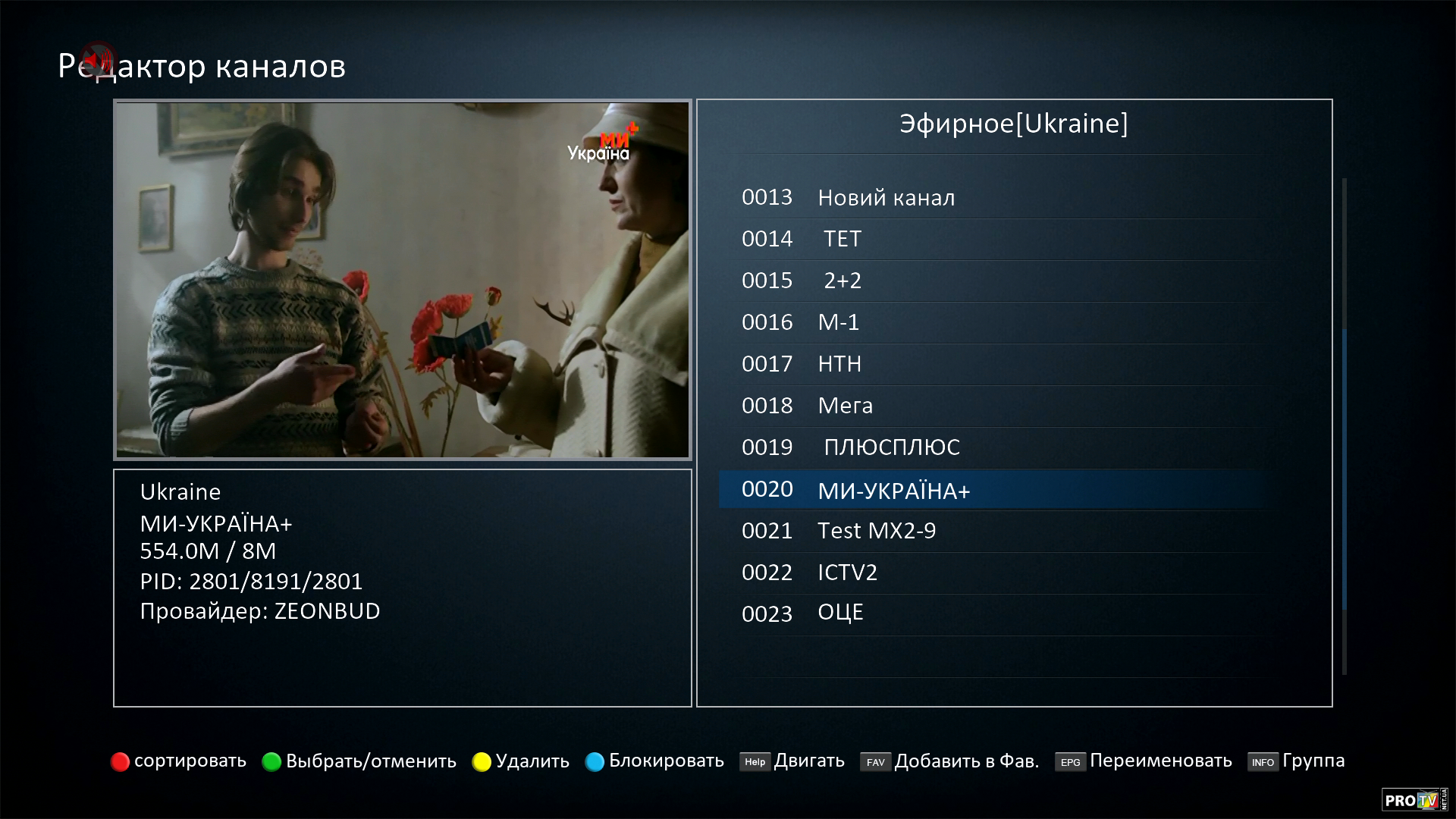Select channel 0013 Новий канал
Screen dimensions: 1456x819
point(886,198)
